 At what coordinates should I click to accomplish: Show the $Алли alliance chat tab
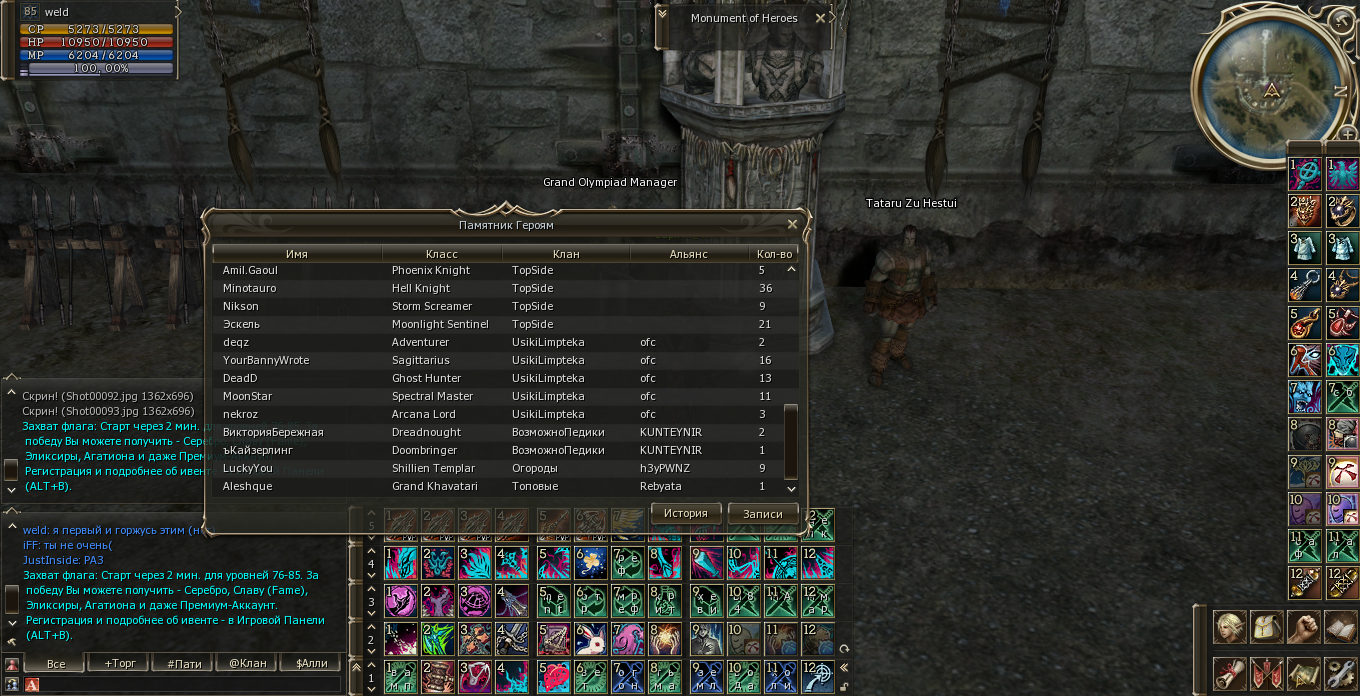pos(310,663)
